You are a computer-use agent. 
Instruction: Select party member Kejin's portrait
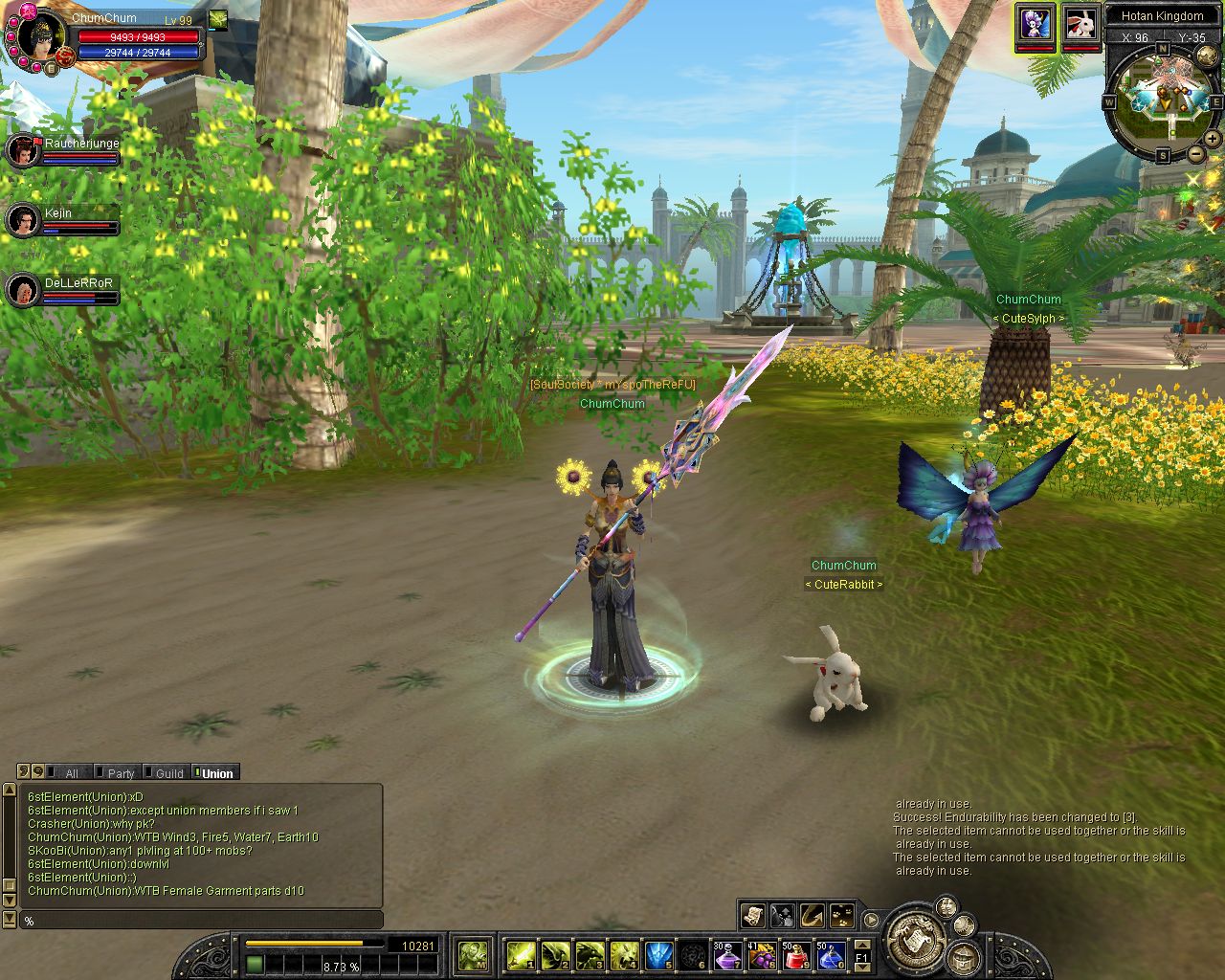(x=22, y=220)
